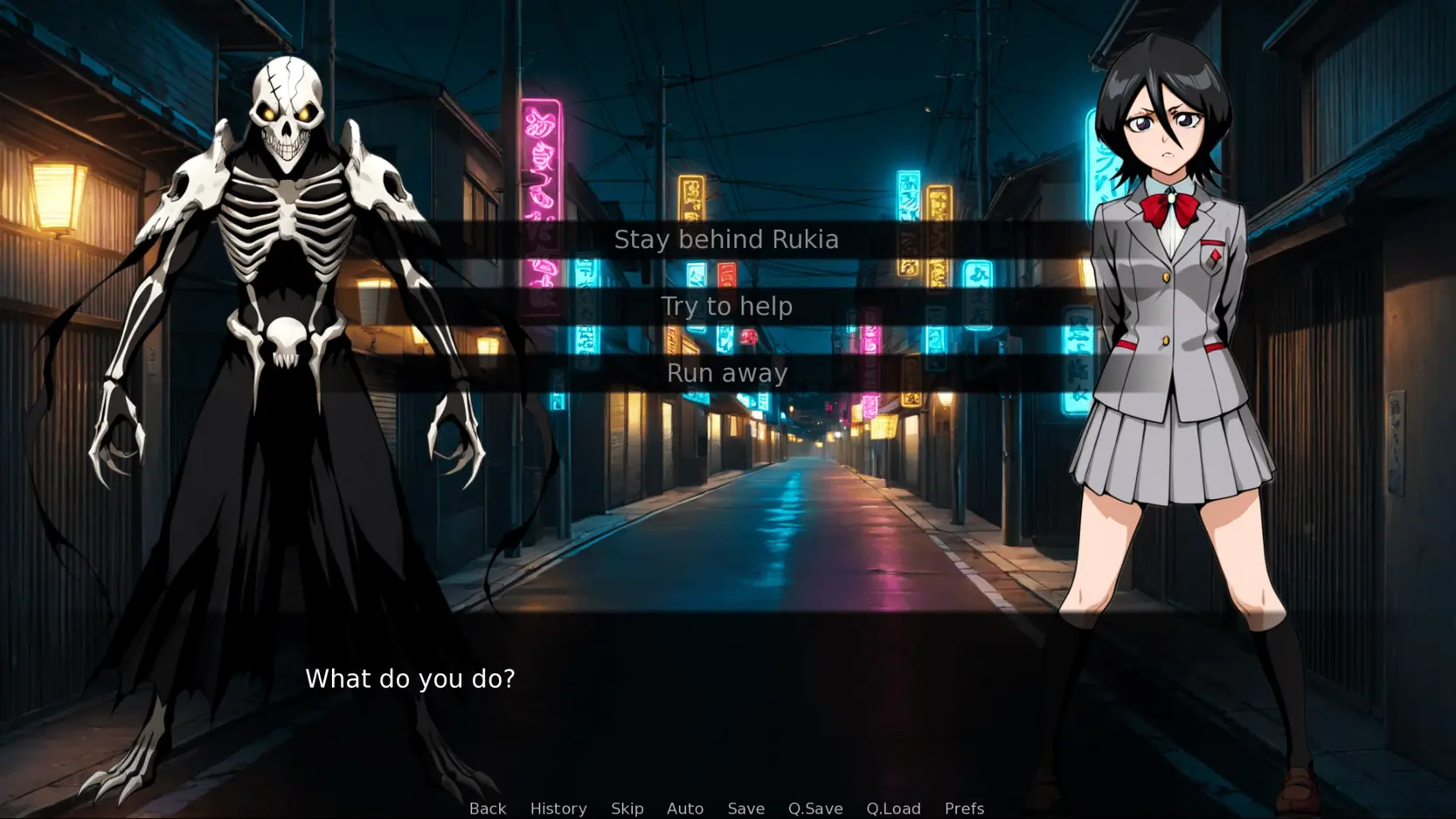
Task: Go Back to the previous line
Action: 488,809
